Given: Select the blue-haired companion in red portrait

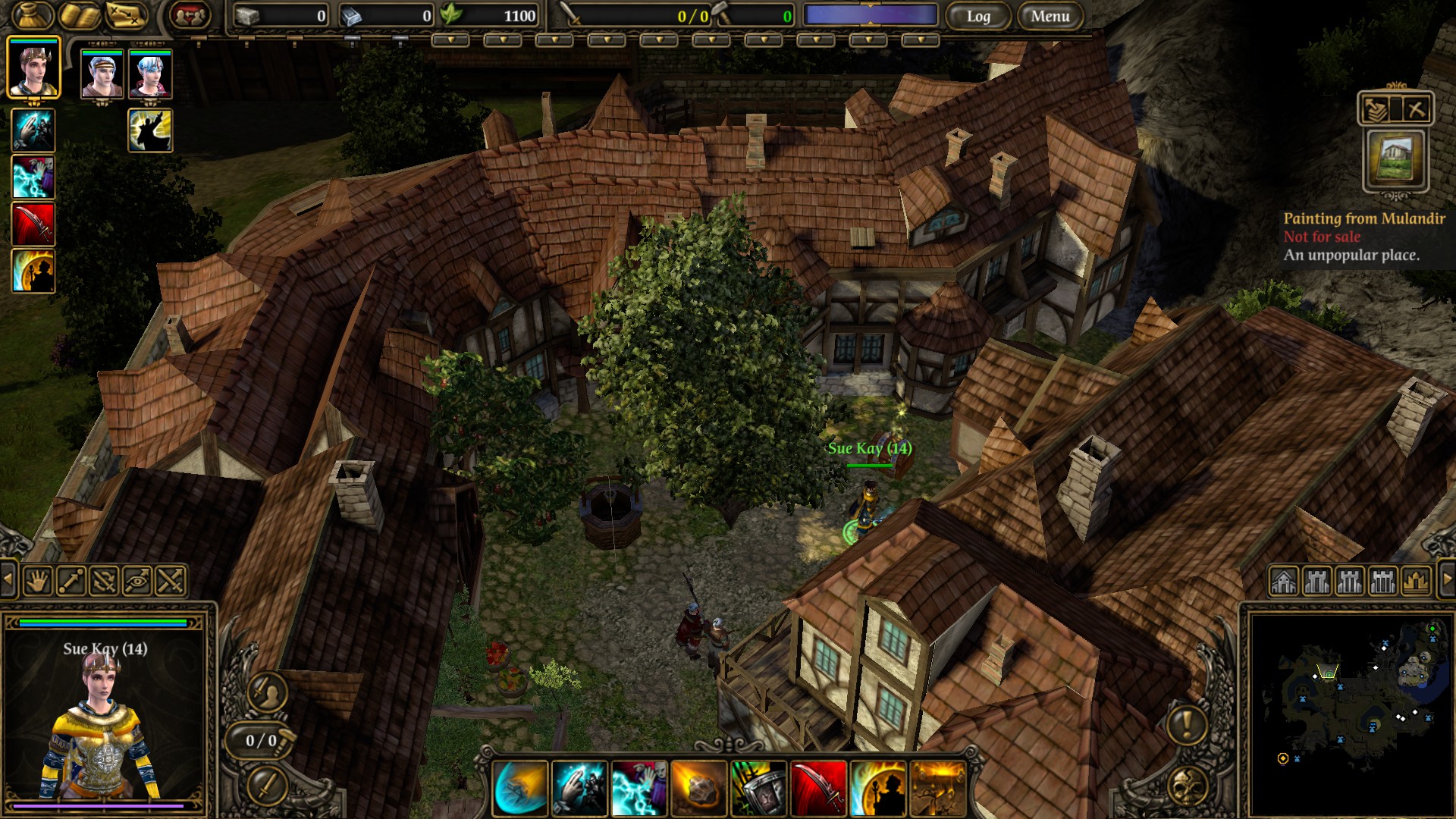Looking at the screenshot, I should click(x=150, y=74).
